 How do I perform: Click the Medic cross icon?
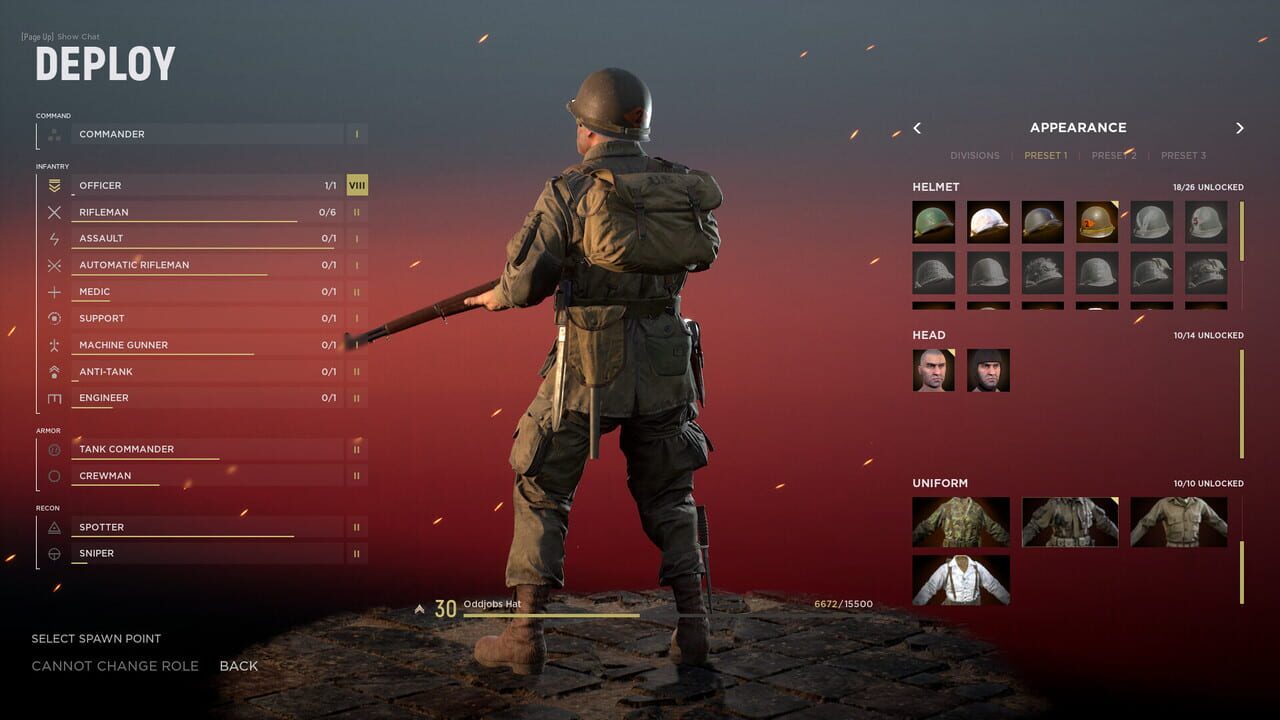[57, 291]
